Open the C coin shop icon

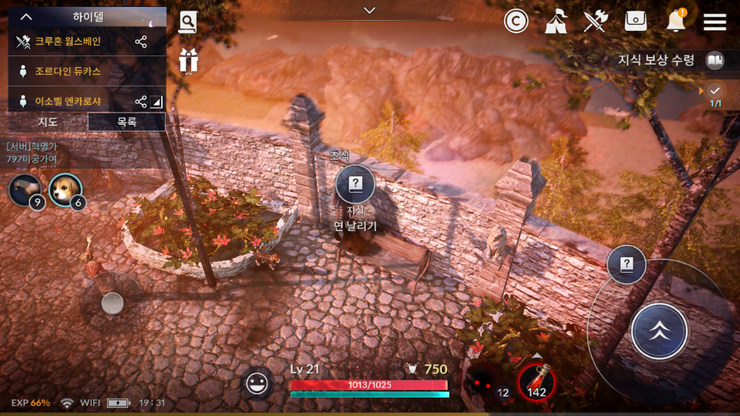(515, 21)
